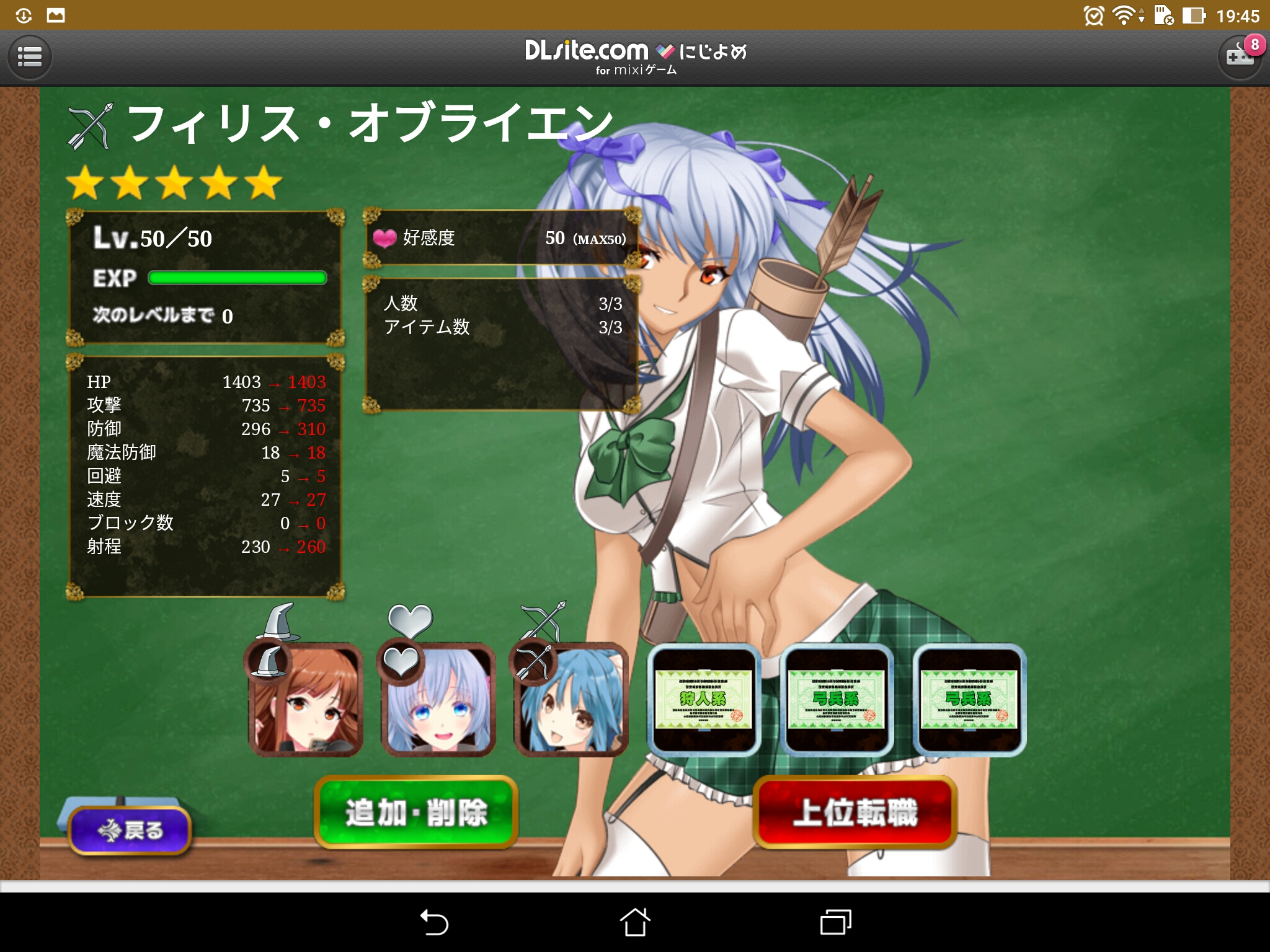Open the hamburger menu in the header
Image resolution: width=1270 pixels, height=952 pixels.
click(x=29, y=58)
